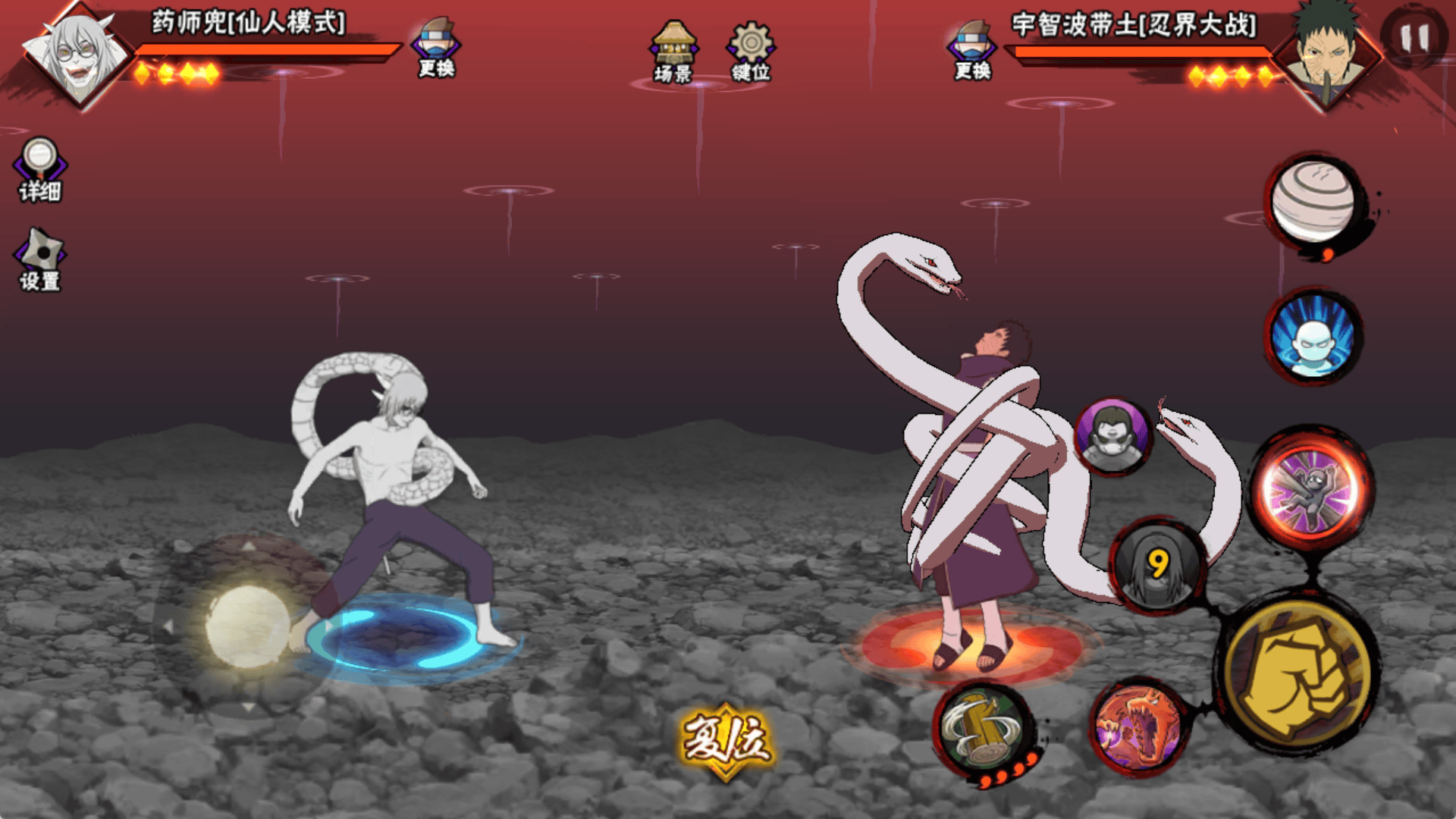This screenshot has width=1456, height=819.
Task: Change scene with the 场景 button
Action: click(x=673, y=52)
